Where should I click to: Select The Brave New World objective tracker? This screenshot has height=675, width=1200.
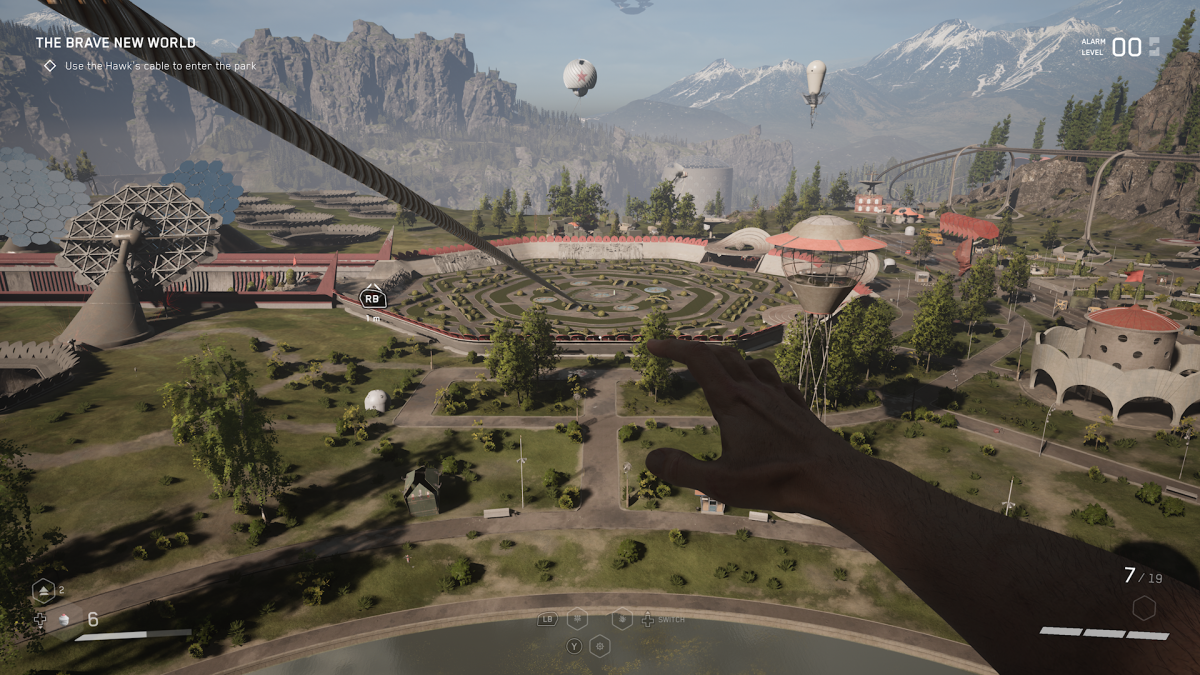click(116, 43)
